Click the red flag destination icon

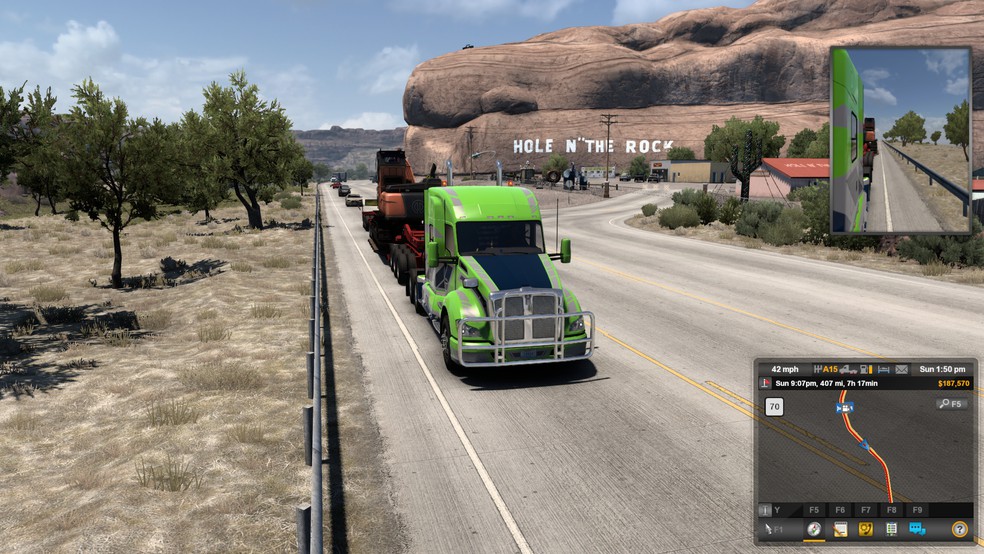pos(766,383)
